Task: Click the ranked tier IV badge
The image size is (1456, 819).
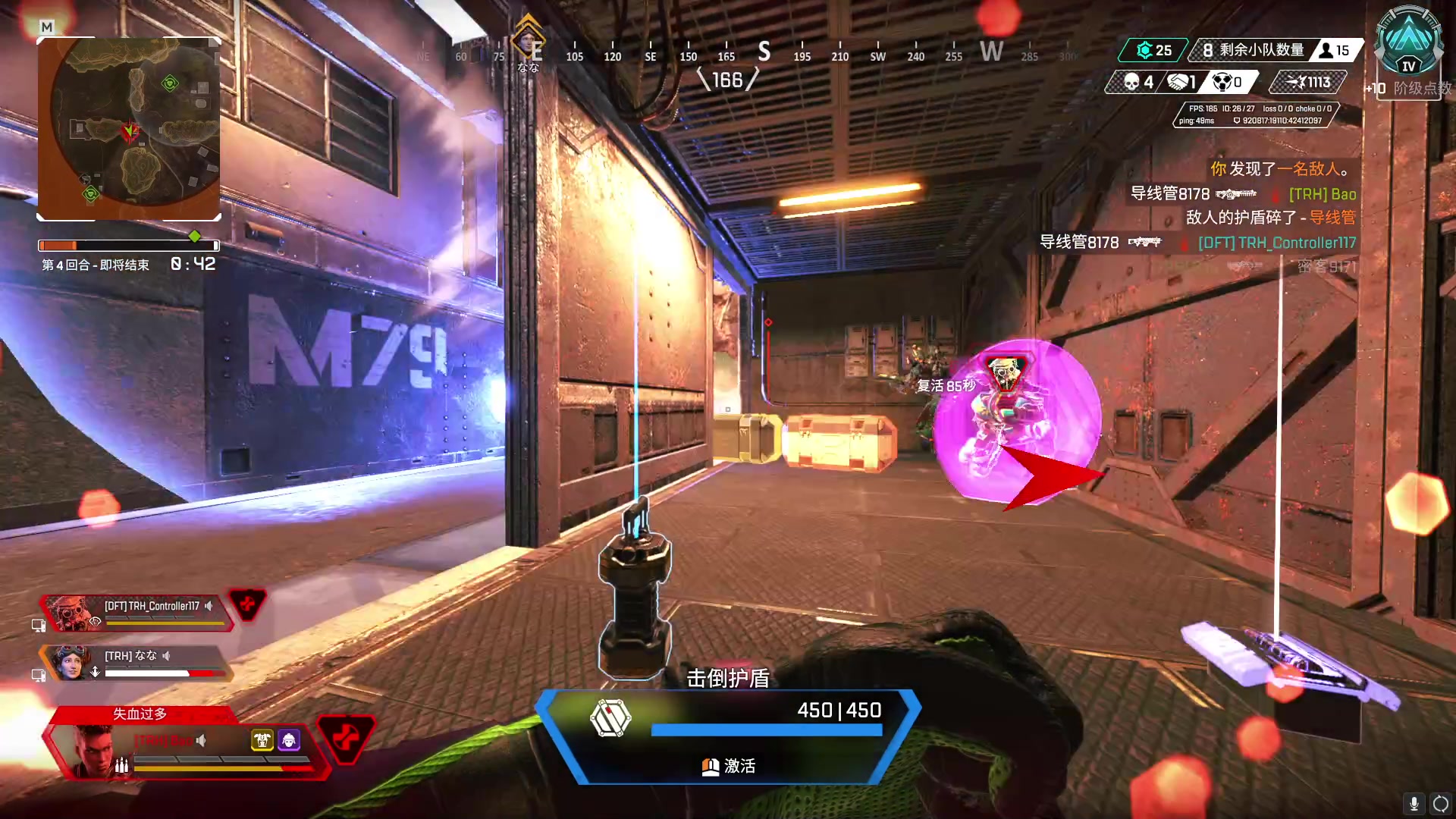Action: coord(1408,43)
